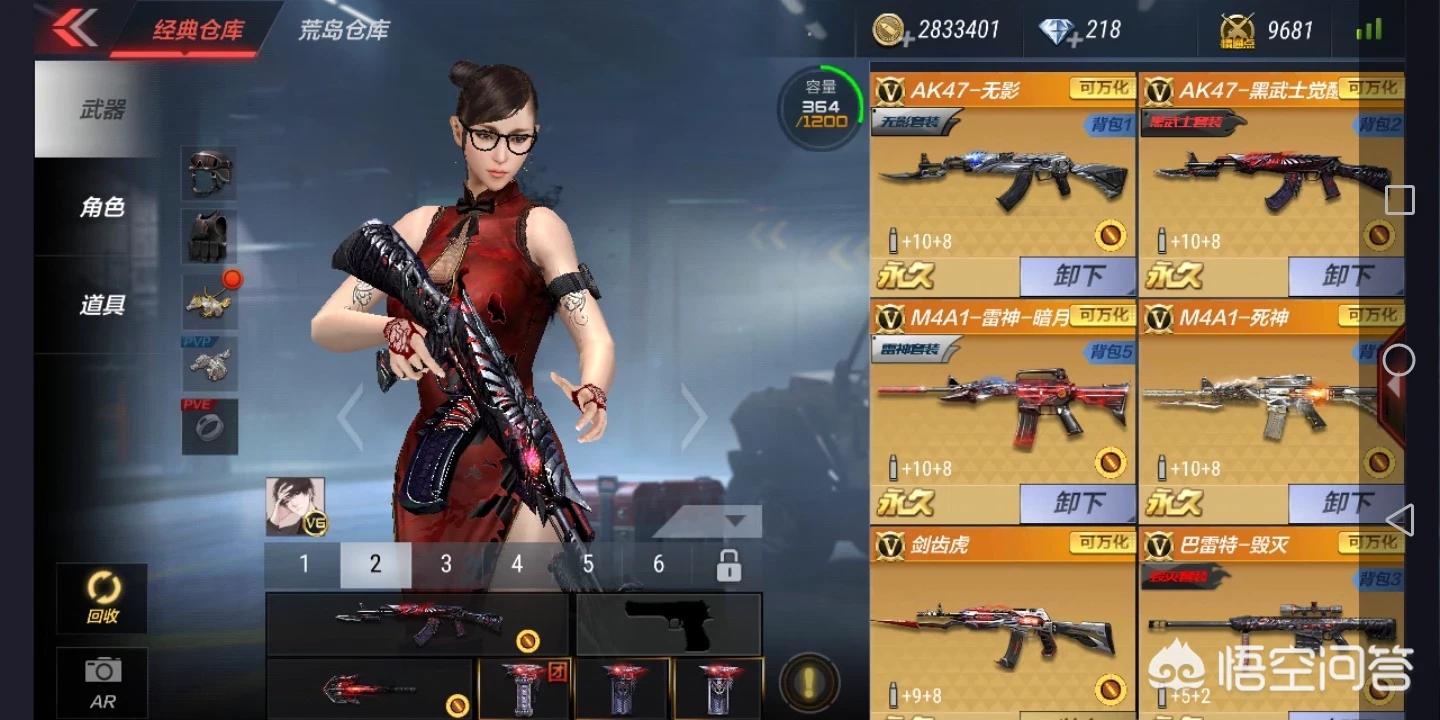Choose loadout bag number 5
This screenshot has width=1440, height=720.
click(x=588, y=565)
